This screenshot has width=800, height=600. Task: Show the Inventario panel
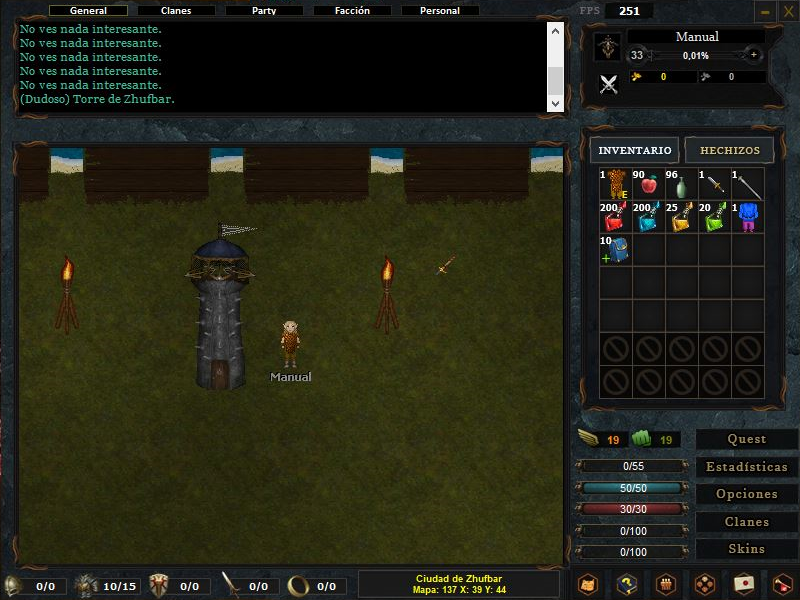pyautogui.click(x=635, y=150)
